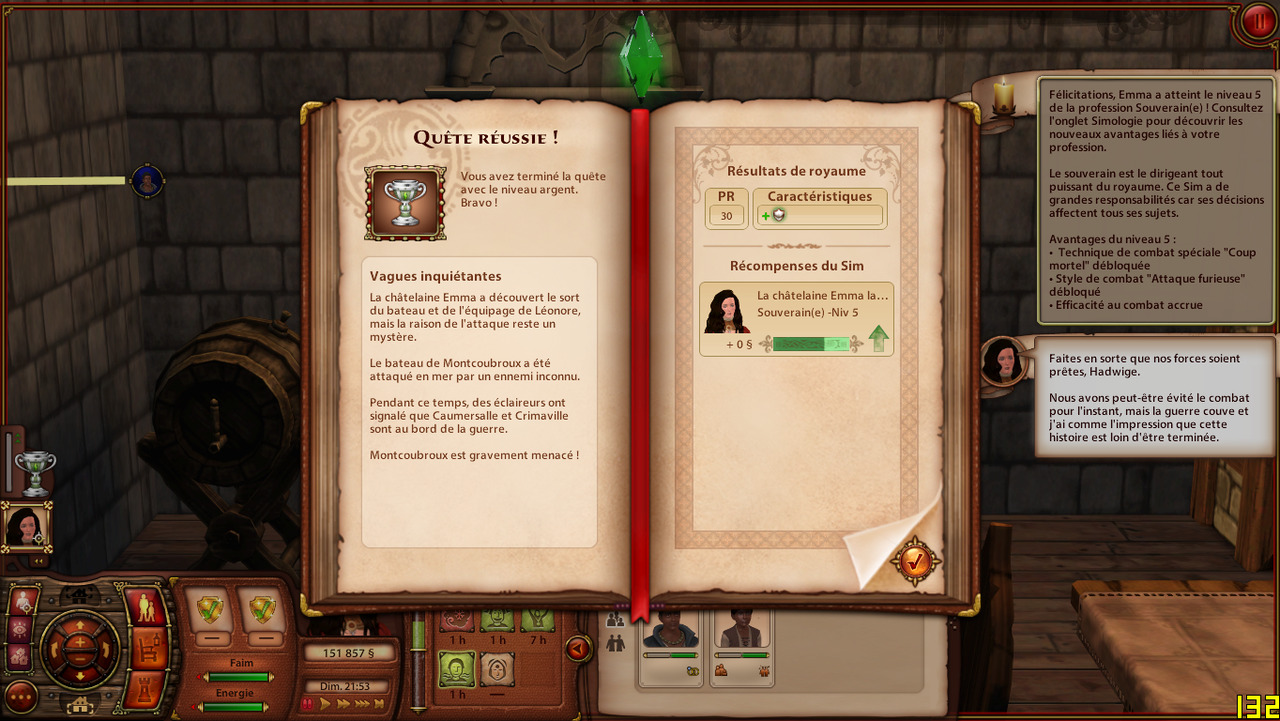
Task: Open the silver trophy quest tracker icon
Action: (x=35, y=472)
